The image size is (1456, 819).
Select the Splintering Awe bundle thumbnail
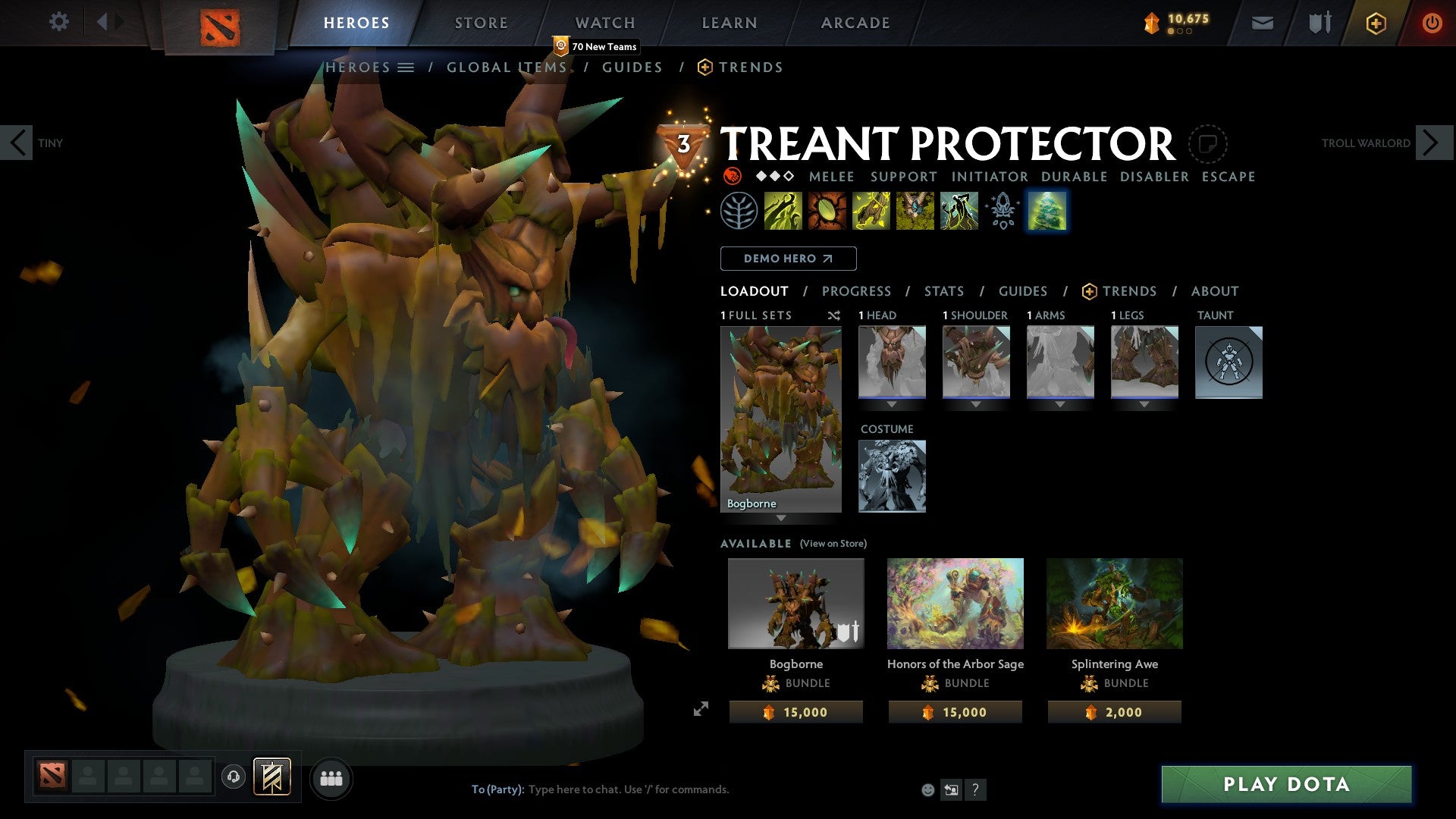(1113, 603)
